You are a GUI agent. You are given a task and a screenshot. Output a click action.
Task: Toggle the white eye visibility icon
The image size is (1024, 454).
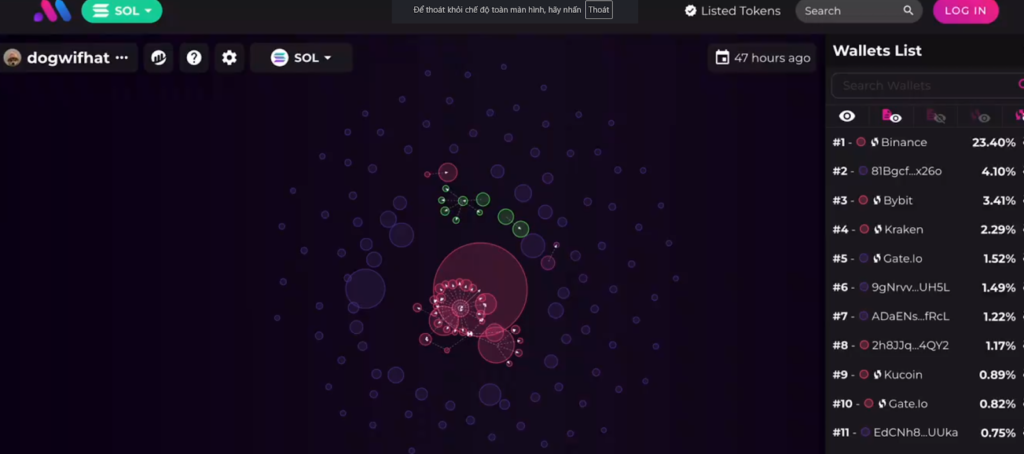847,116
